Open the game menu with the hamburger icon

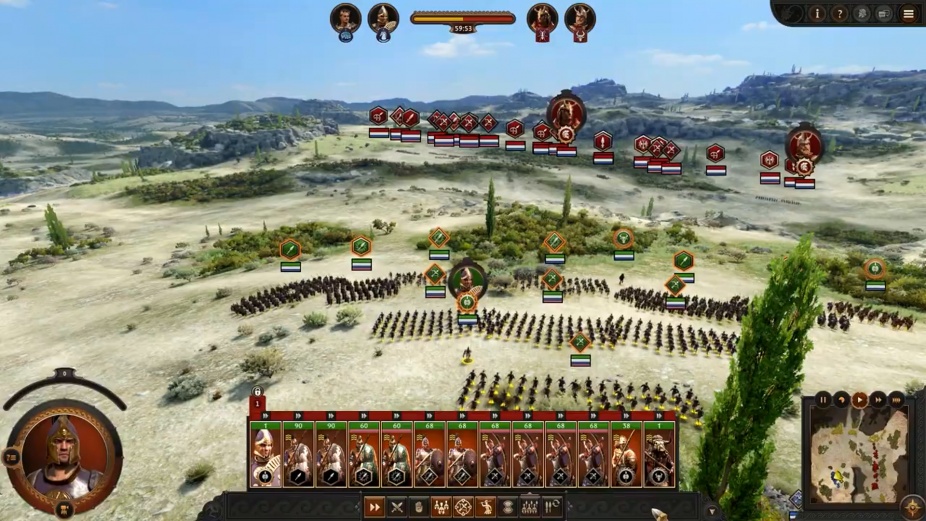coord(908,14)
